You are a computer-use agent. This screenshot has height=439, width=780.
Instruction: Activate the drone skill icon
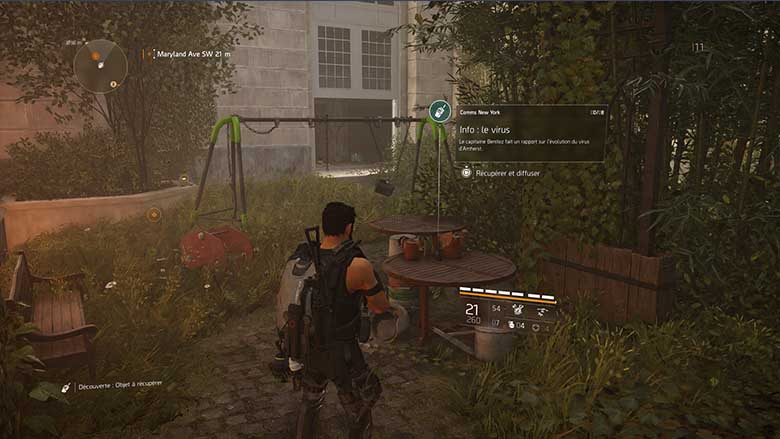pyautogui.click(x=540, y=310)
